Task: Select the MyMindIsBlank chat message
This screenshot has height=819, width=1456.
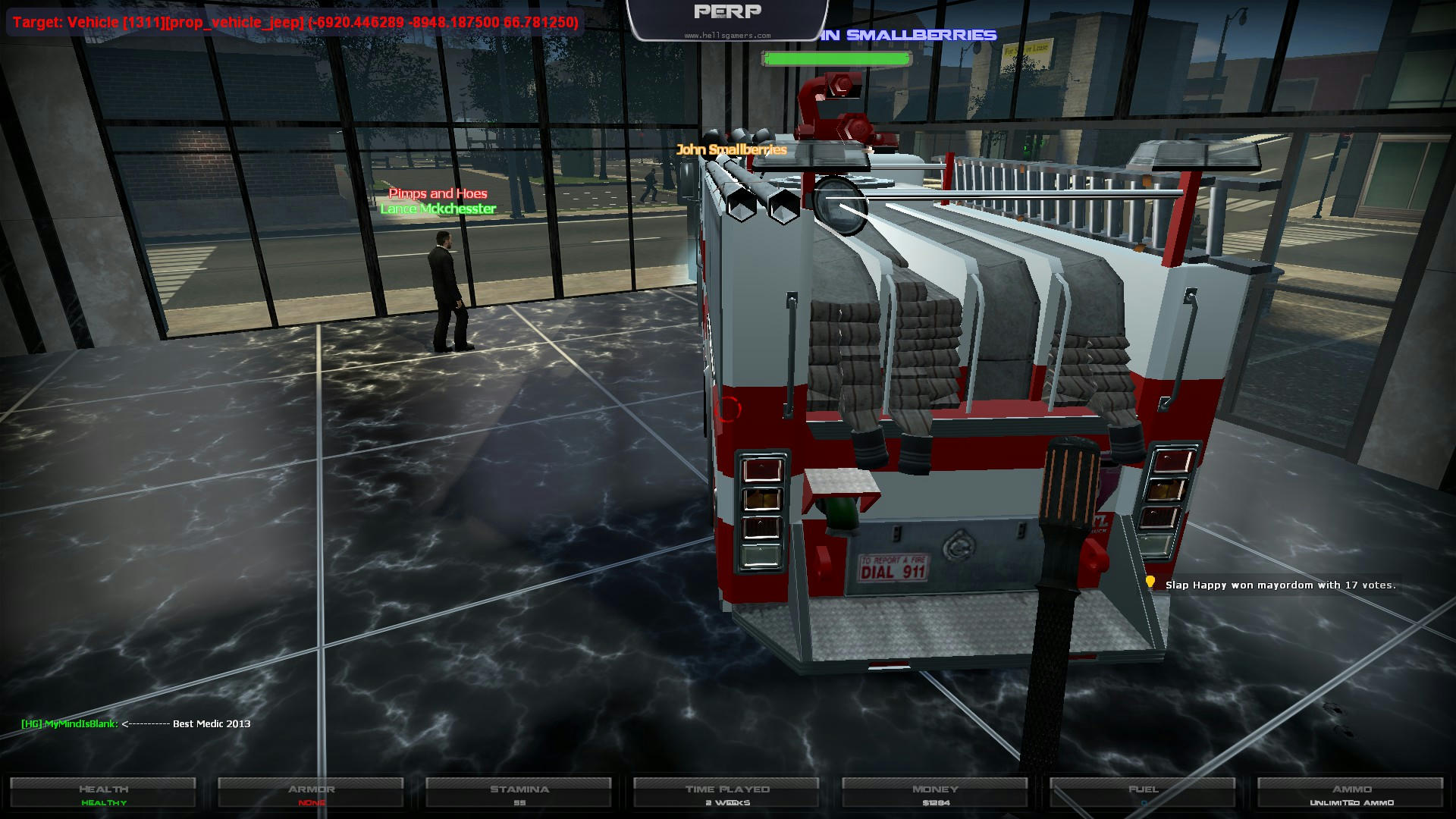Action: point(136,723)
